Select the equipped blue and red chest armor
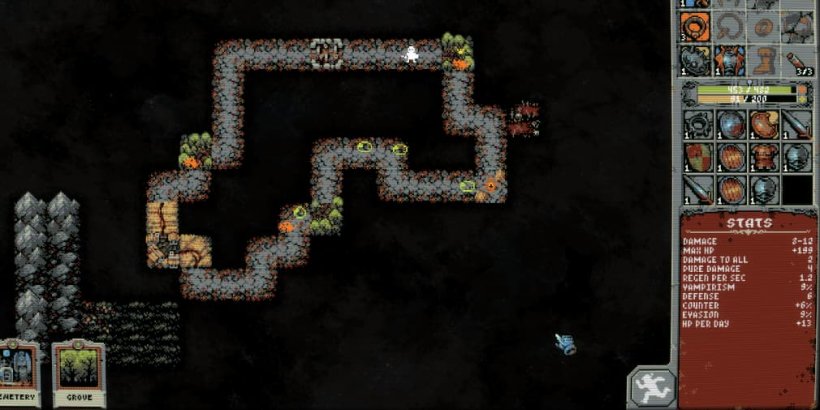Image resolution: width=820 pixels, height=410 pixels. click(x=732, y=59)
